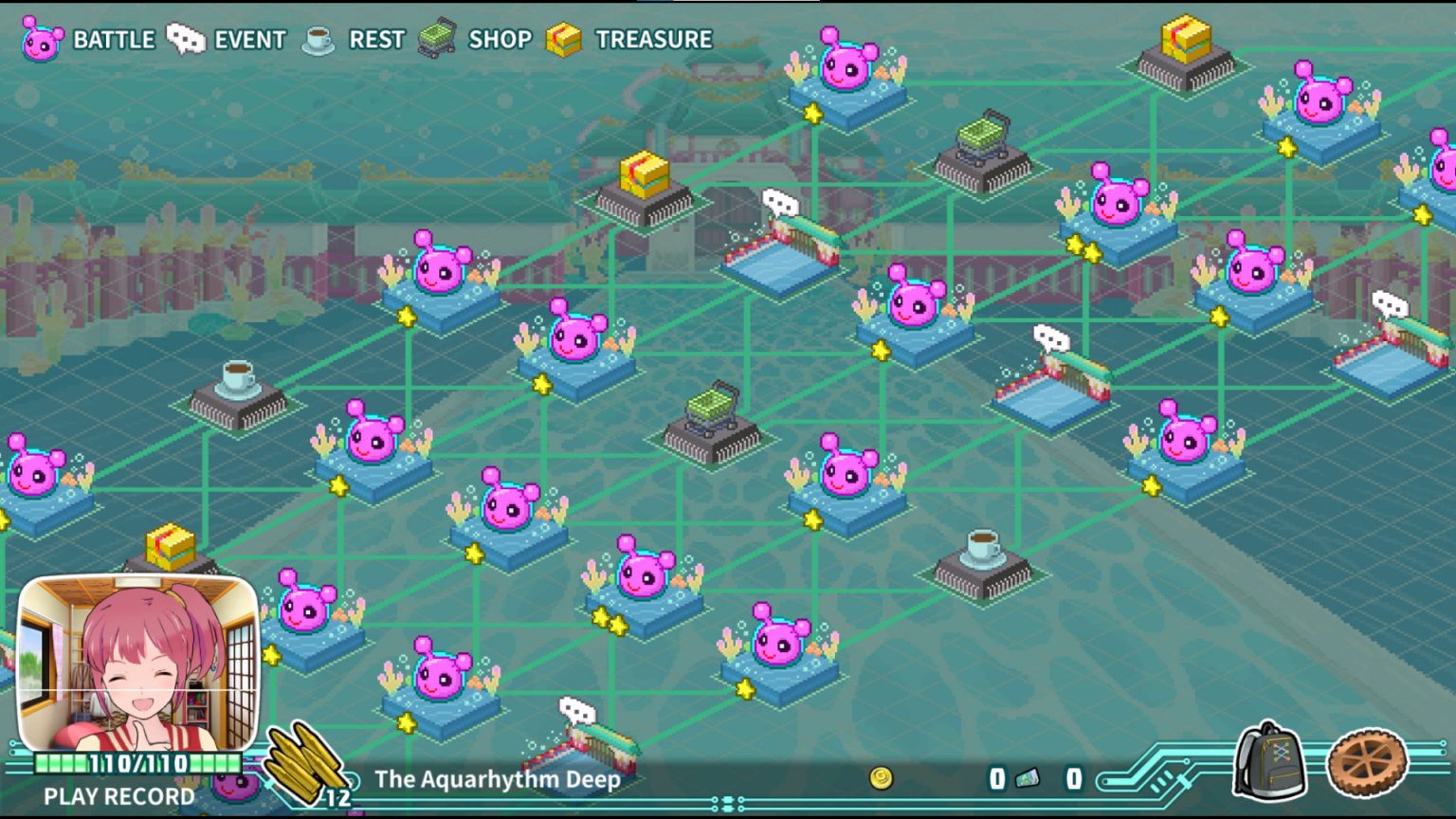
Task: Click the BATTLE legend label
Action: point(114,39)
